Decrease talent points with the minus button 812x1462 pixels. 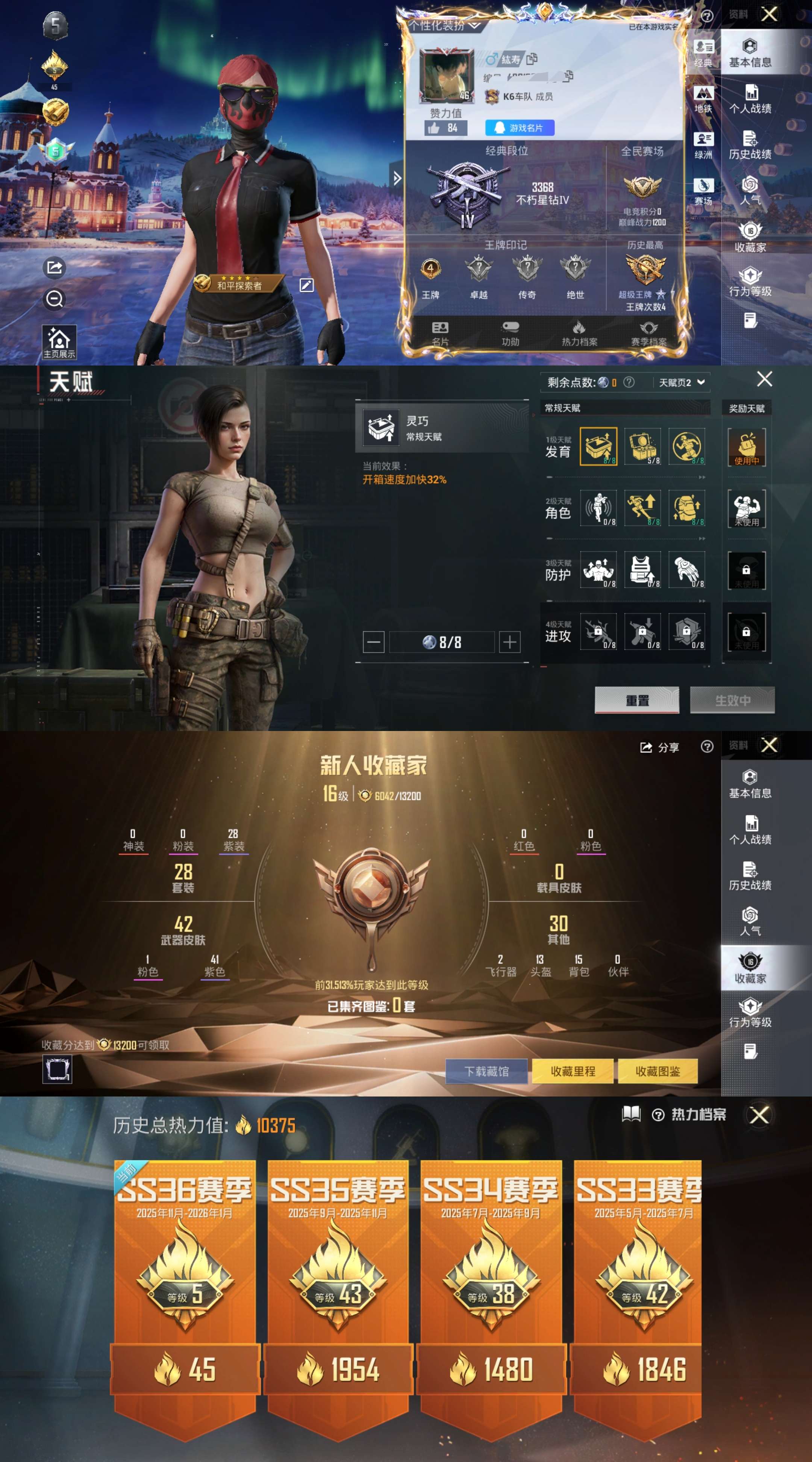[x=373, y=642]
